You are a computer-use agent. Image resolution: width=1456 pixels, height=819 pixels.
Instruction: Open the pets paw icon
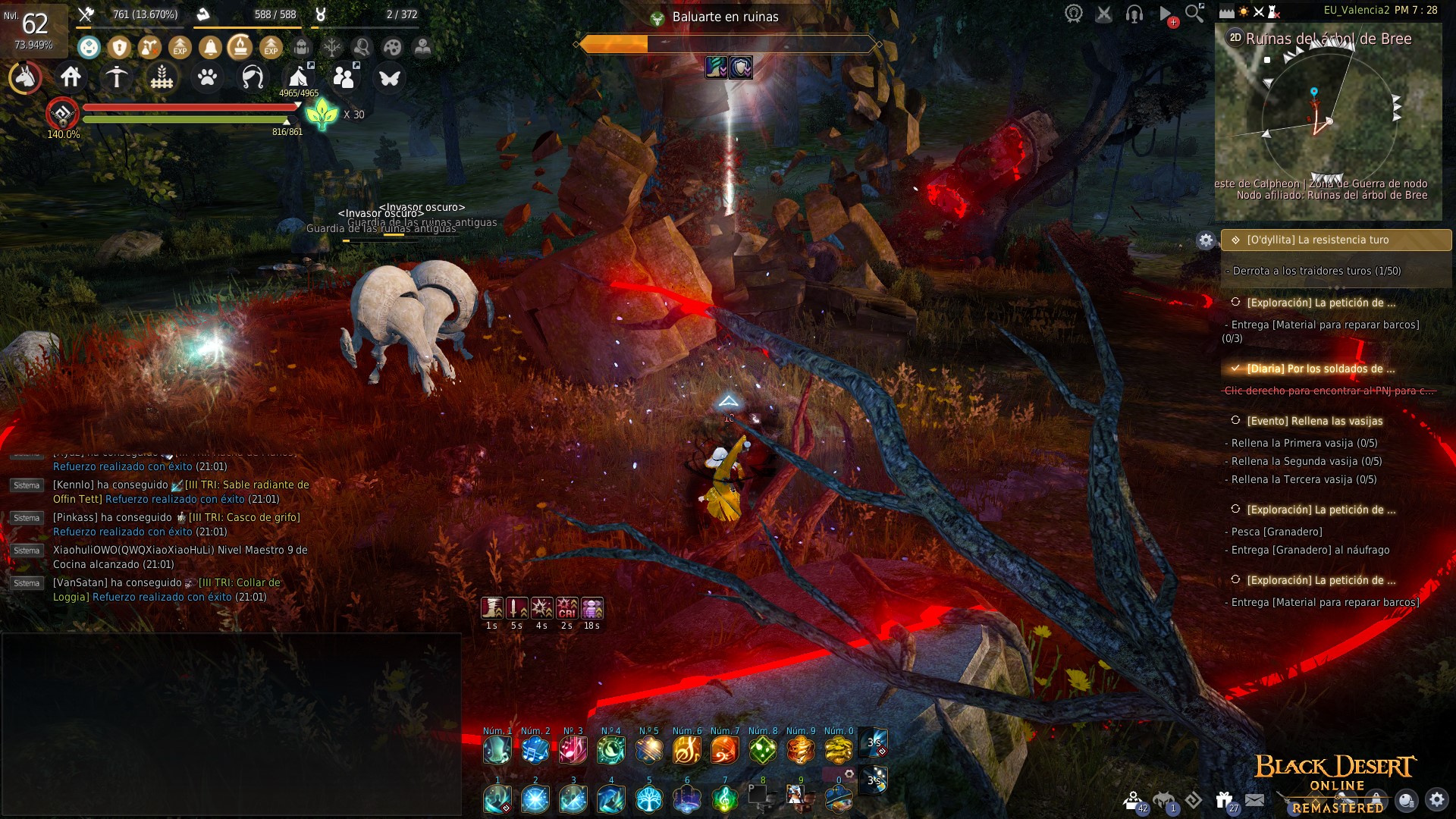coord(209,77)
